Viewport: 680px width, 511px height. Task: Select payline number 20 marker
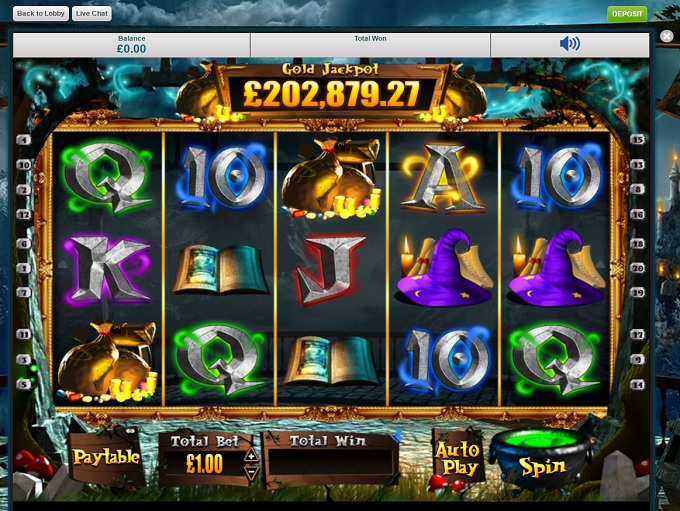[638, 268]
